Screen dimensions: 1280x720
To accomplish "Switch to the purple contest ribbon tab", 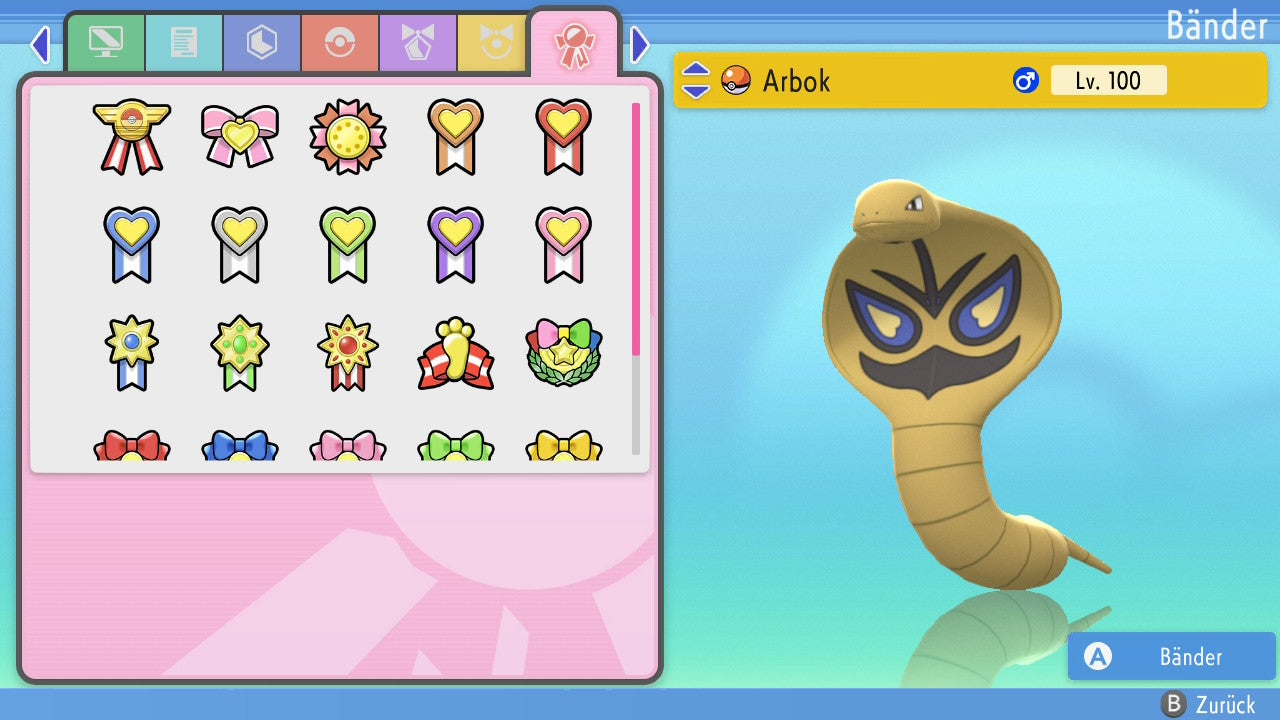I will [x=418, y=43].
